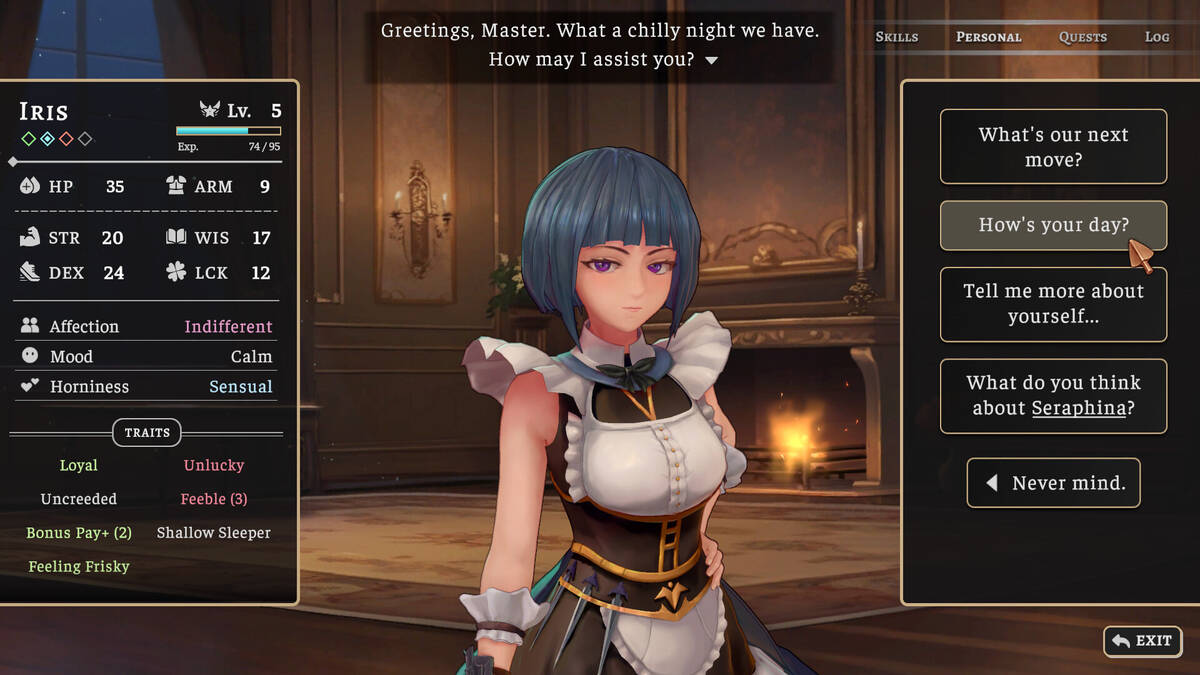Ask "What's our next move?"

[1053, 147]
